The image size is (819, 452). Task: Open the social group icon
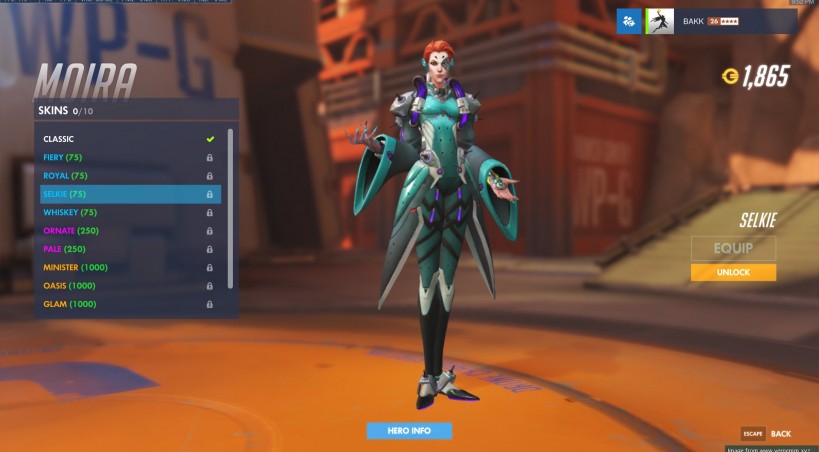[629, 21]
